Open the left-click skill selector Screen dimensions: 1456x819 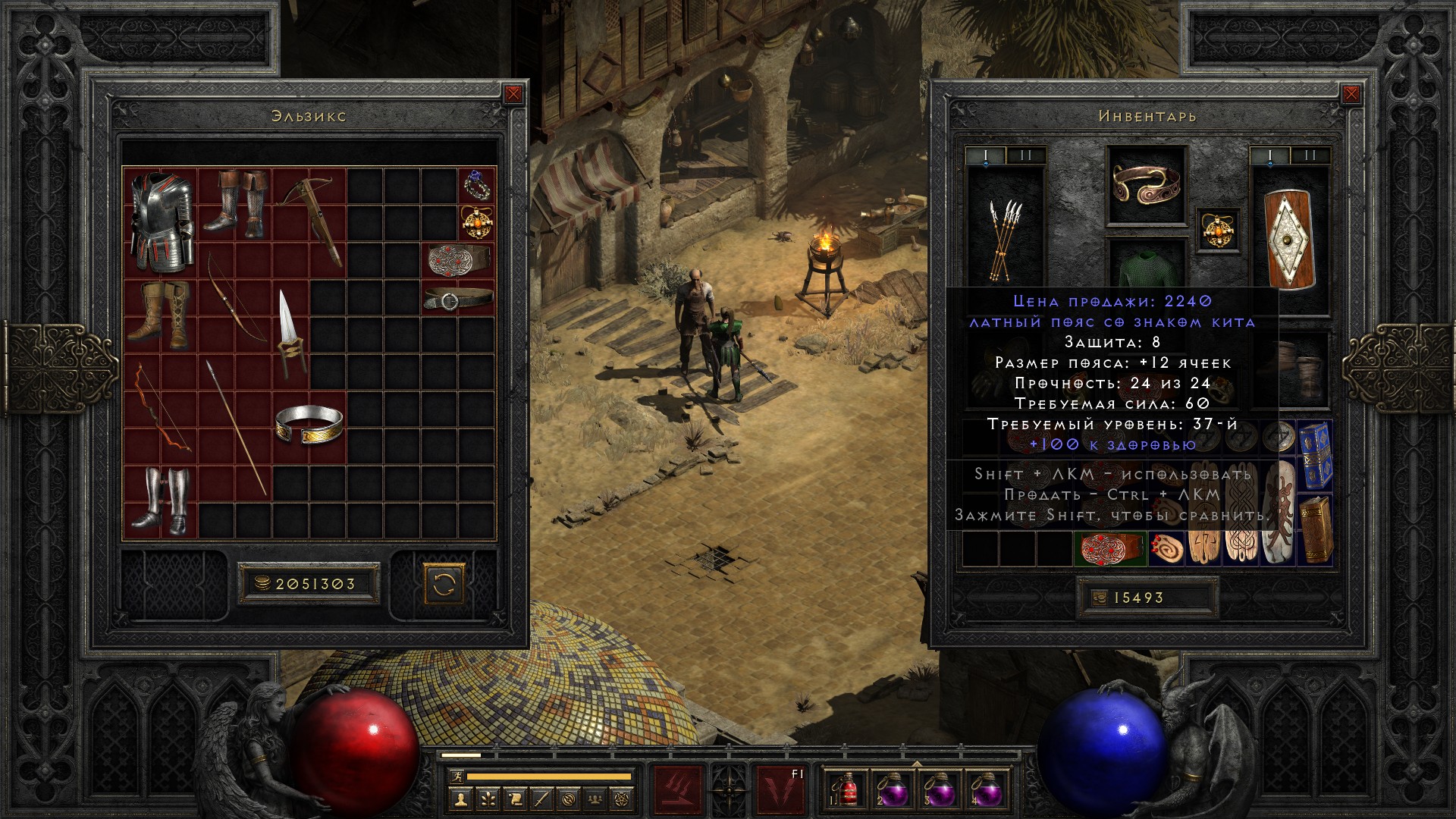pyautogui.click(x=678, y=790)
